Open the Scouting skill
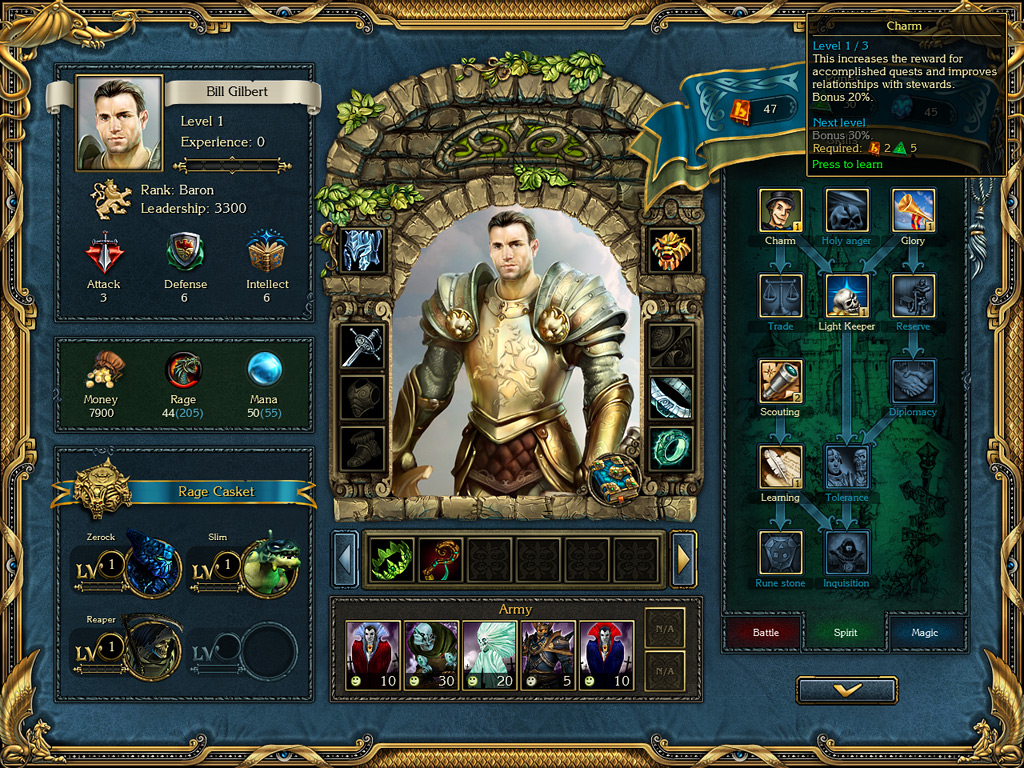1024x768 pixels. click(780, 381)
